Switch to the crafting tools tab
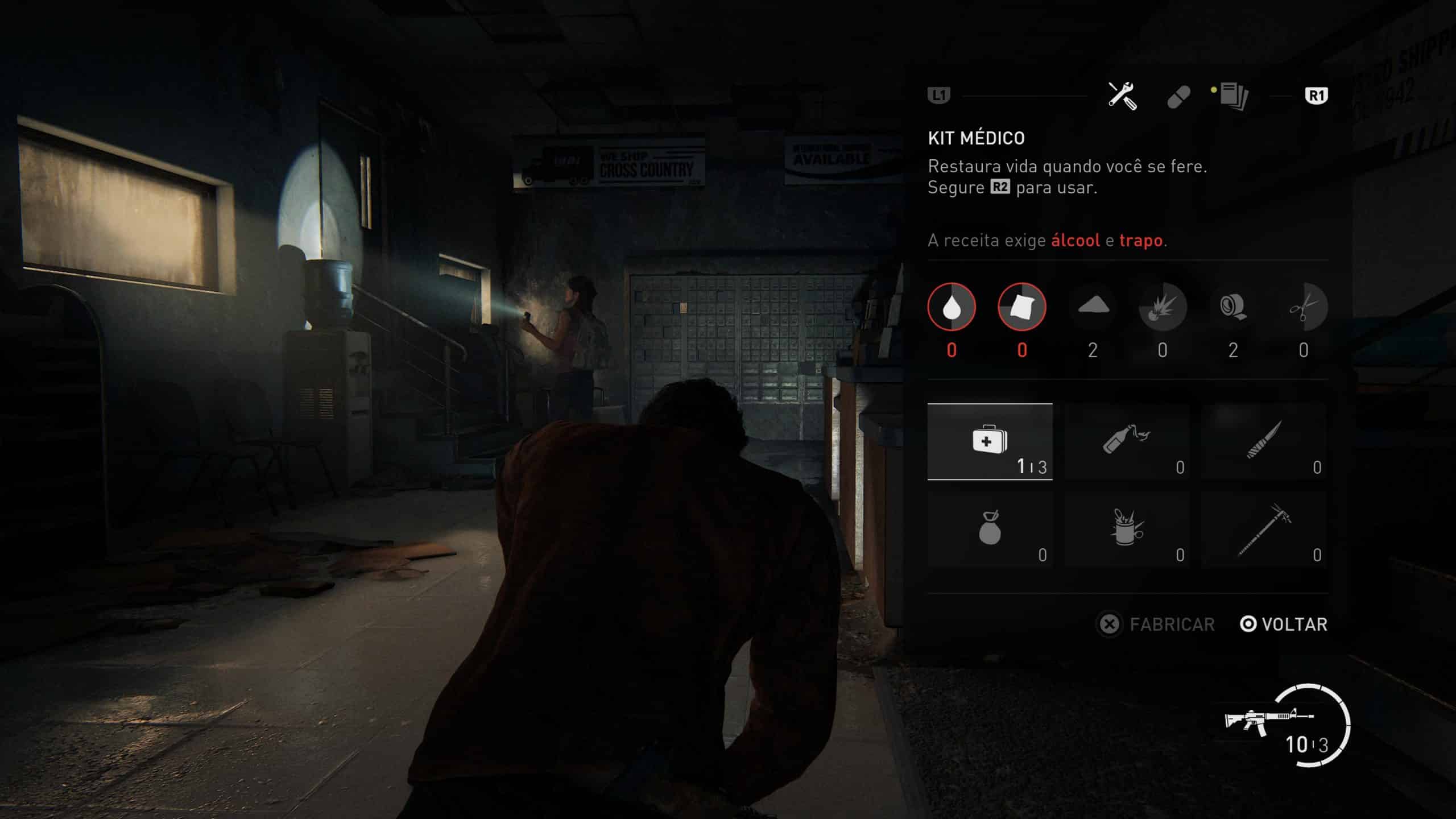Viewport: 1456px width, 819px height. point(1122,96)
